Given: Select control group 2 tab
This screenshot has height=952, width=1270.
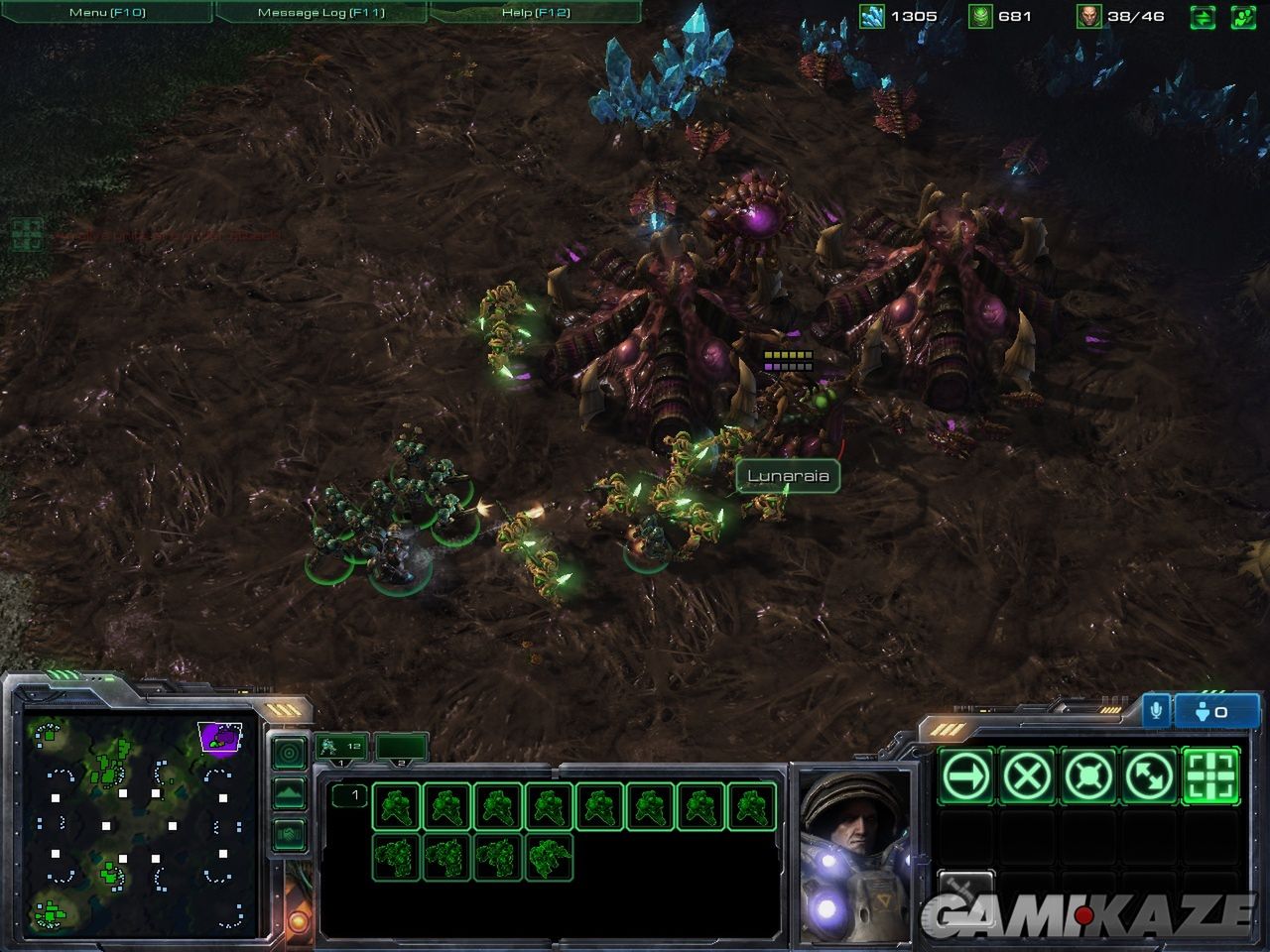Looking at the screenshot, I should tap(401, 748).
